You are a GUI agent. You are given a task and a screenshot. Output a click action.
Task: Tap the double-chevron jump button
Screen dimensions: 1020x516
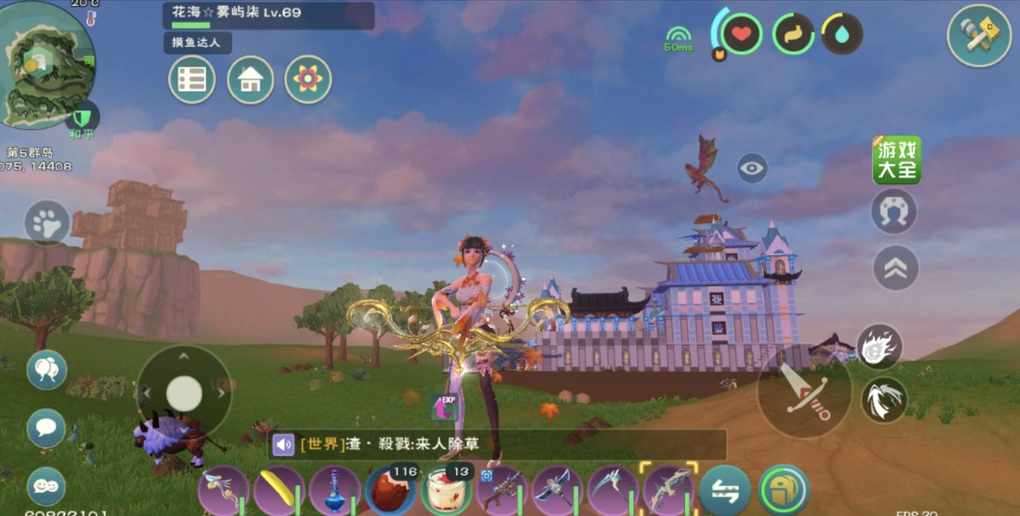895,267
